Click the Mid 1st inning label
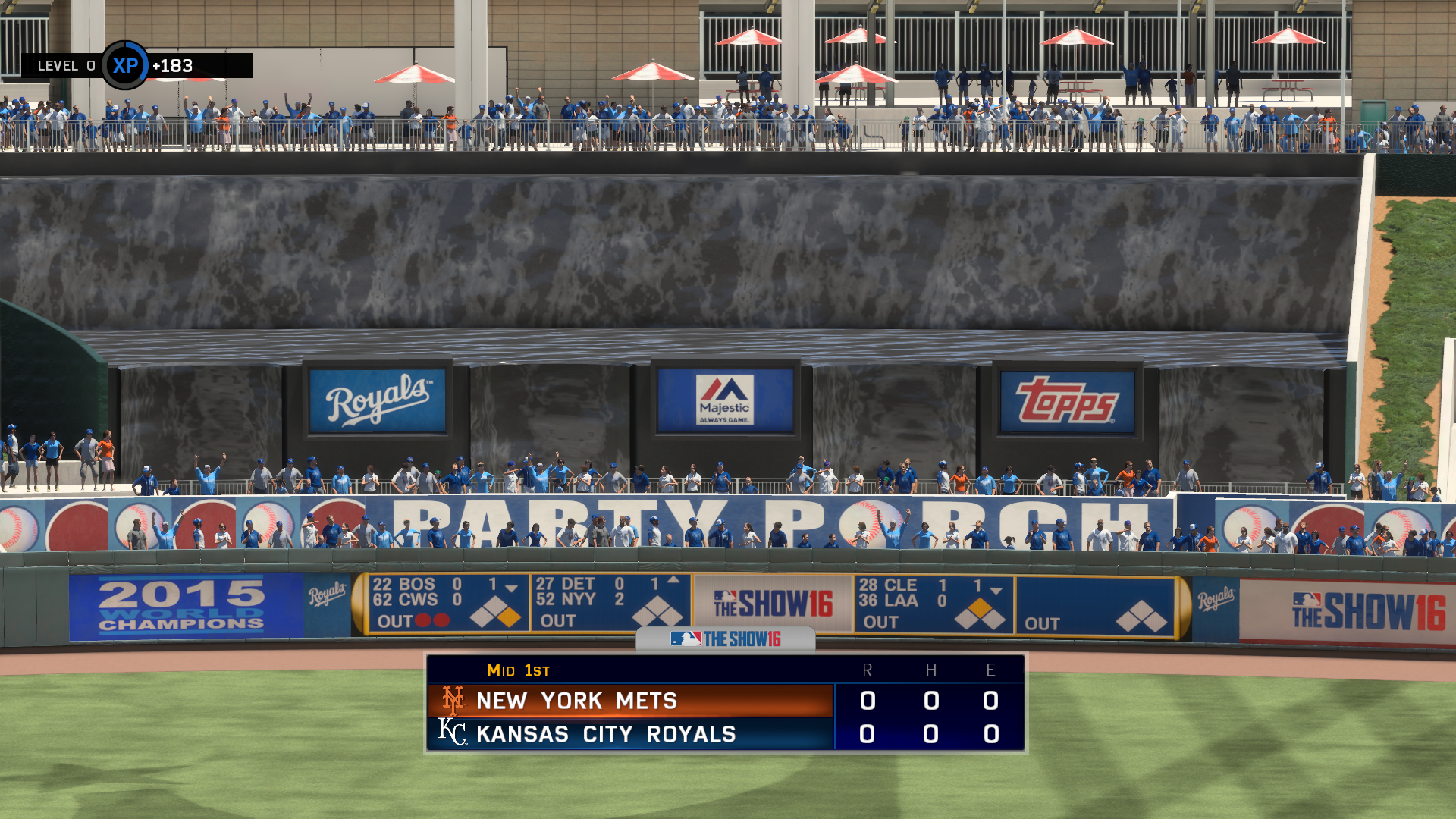Screen dimensions: 1456x819 click(516, 670)
